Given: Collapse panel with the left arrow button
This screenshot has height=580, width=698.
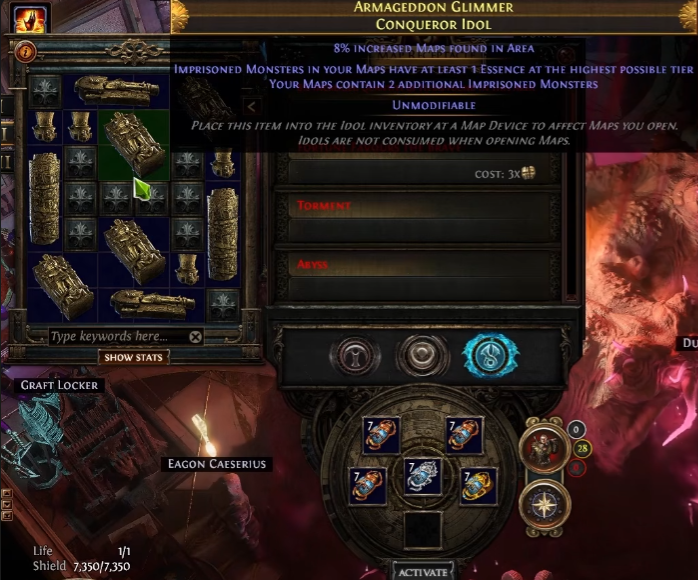Looking at the screenshot, I should click(x=252, y=107).
